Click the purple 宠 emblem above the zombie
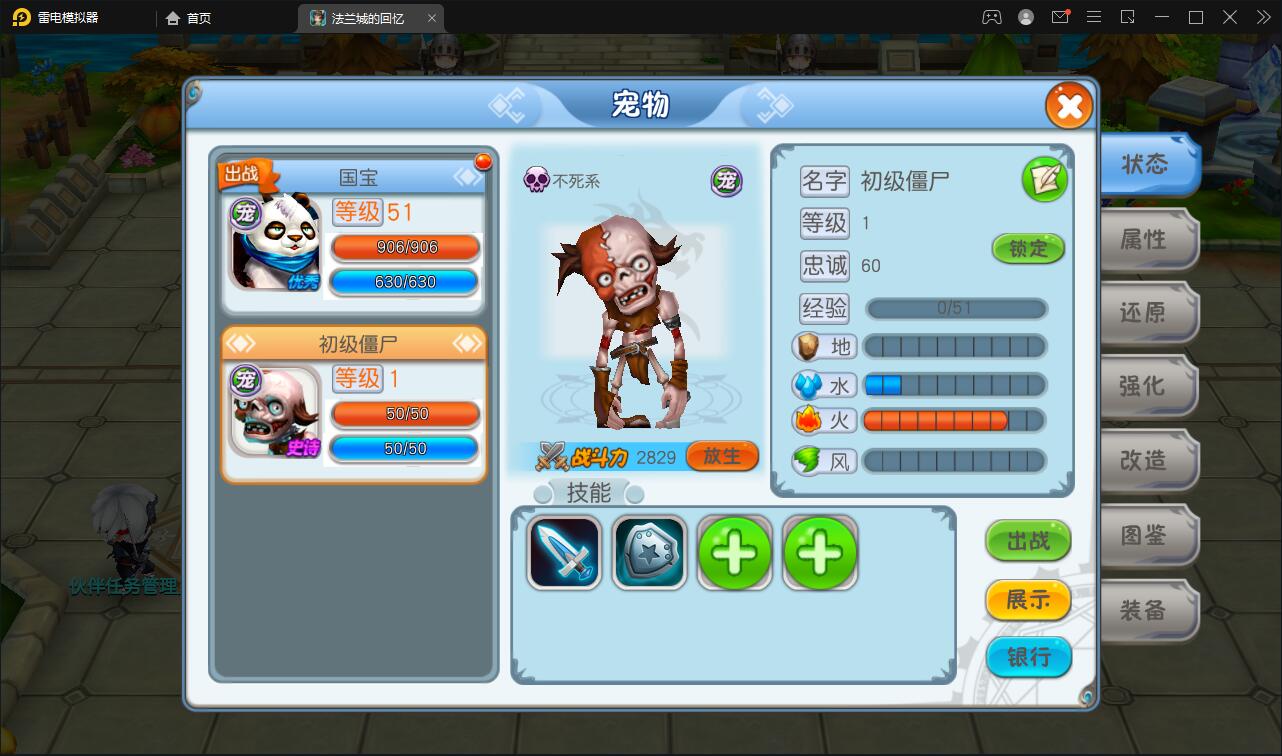Screen dimensions: 1282x756 click(x=726, y=183)
